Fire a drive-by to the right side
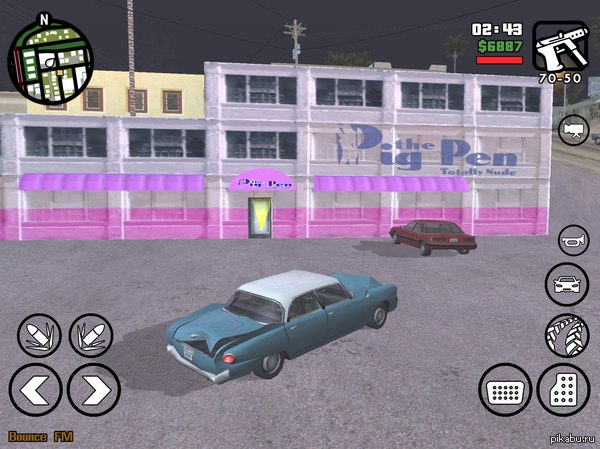Screen dimensions: 600x449 (x=90, y=335)
